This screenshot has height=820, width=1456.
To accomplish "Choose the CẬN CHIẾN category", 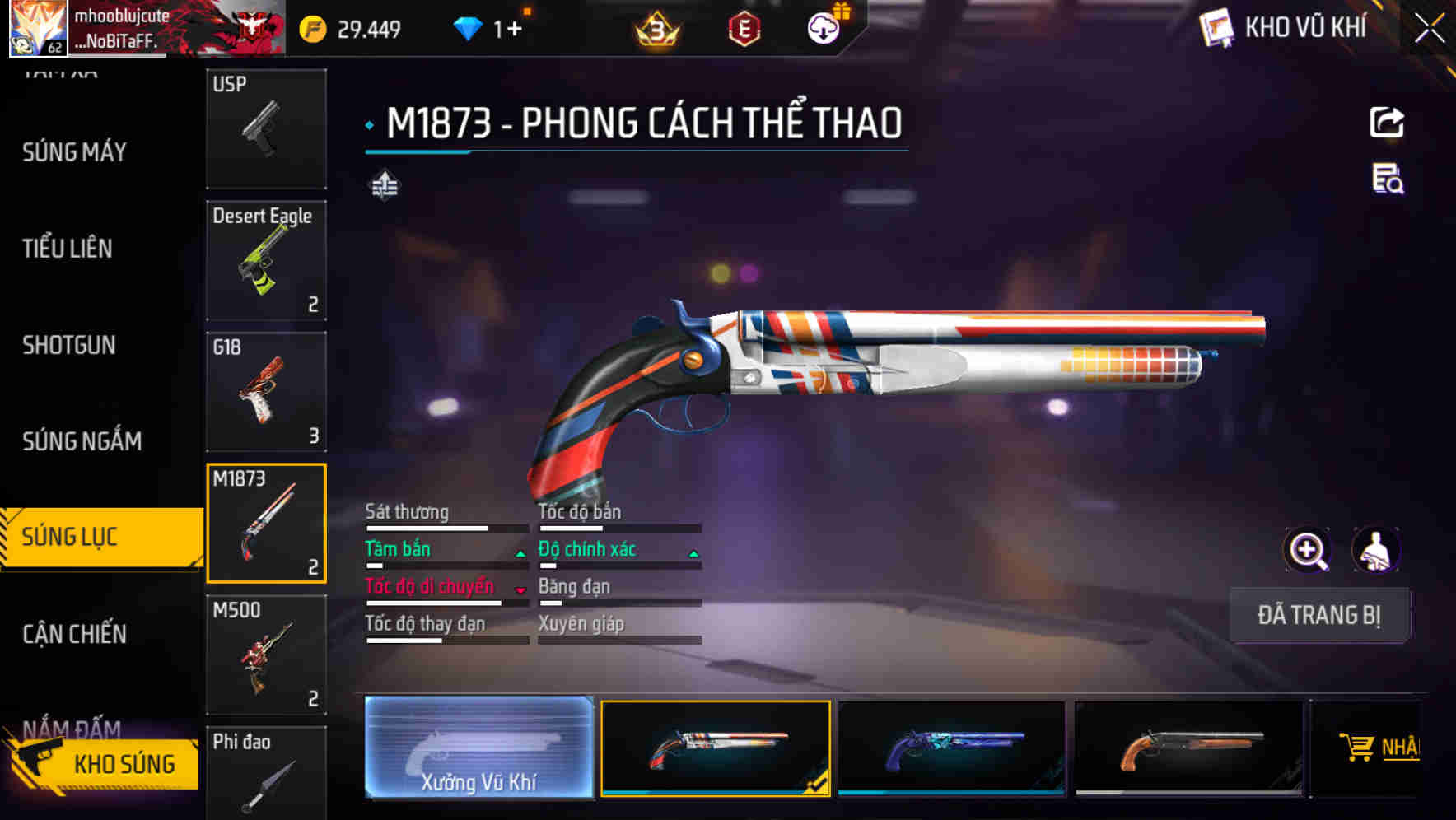I will click(x=75, y=634).
